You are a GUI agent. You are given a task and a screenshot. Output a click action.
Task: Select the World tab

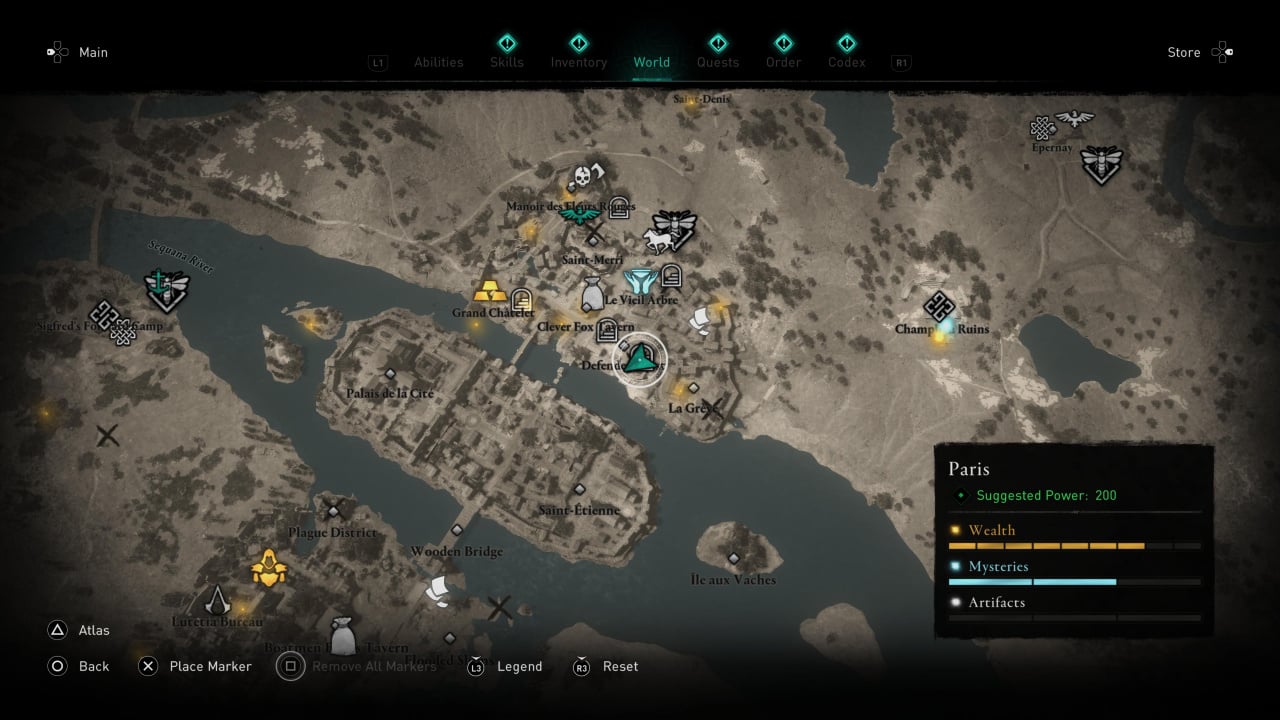pyautogui.click(x=651, y=62)
